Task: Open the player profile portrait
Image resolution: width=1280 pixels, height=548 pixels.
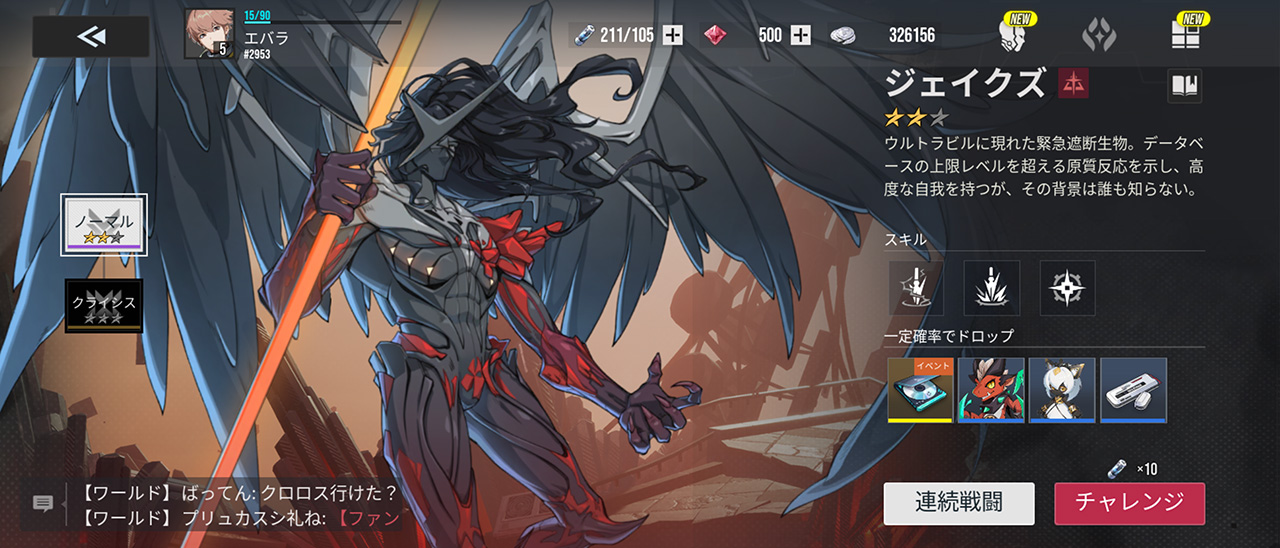Action: 209,34
